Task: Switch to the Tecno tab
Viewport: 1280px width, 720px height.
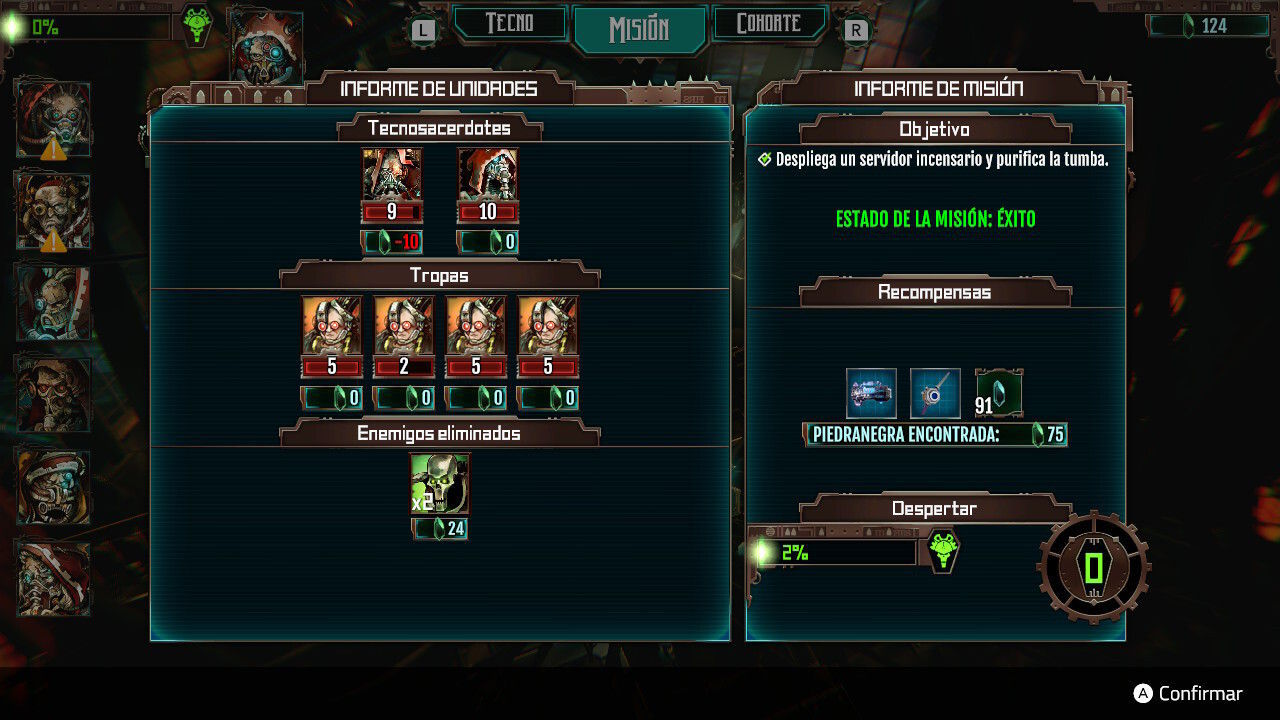Action: [x=510, y=24]
